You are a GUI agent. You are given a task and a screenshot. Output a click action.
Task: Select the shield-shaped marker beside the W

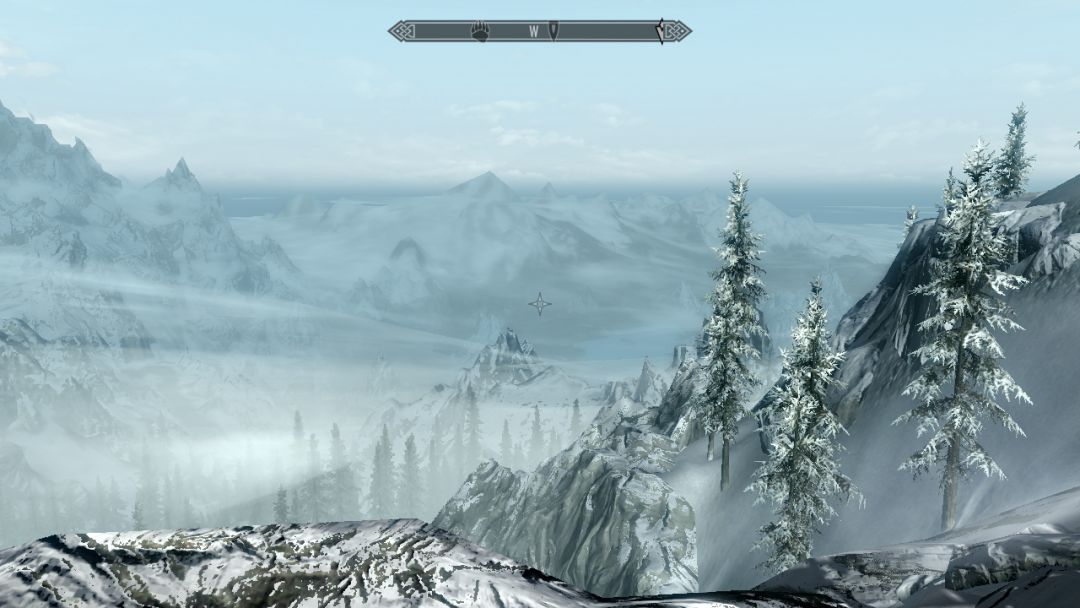553,32
